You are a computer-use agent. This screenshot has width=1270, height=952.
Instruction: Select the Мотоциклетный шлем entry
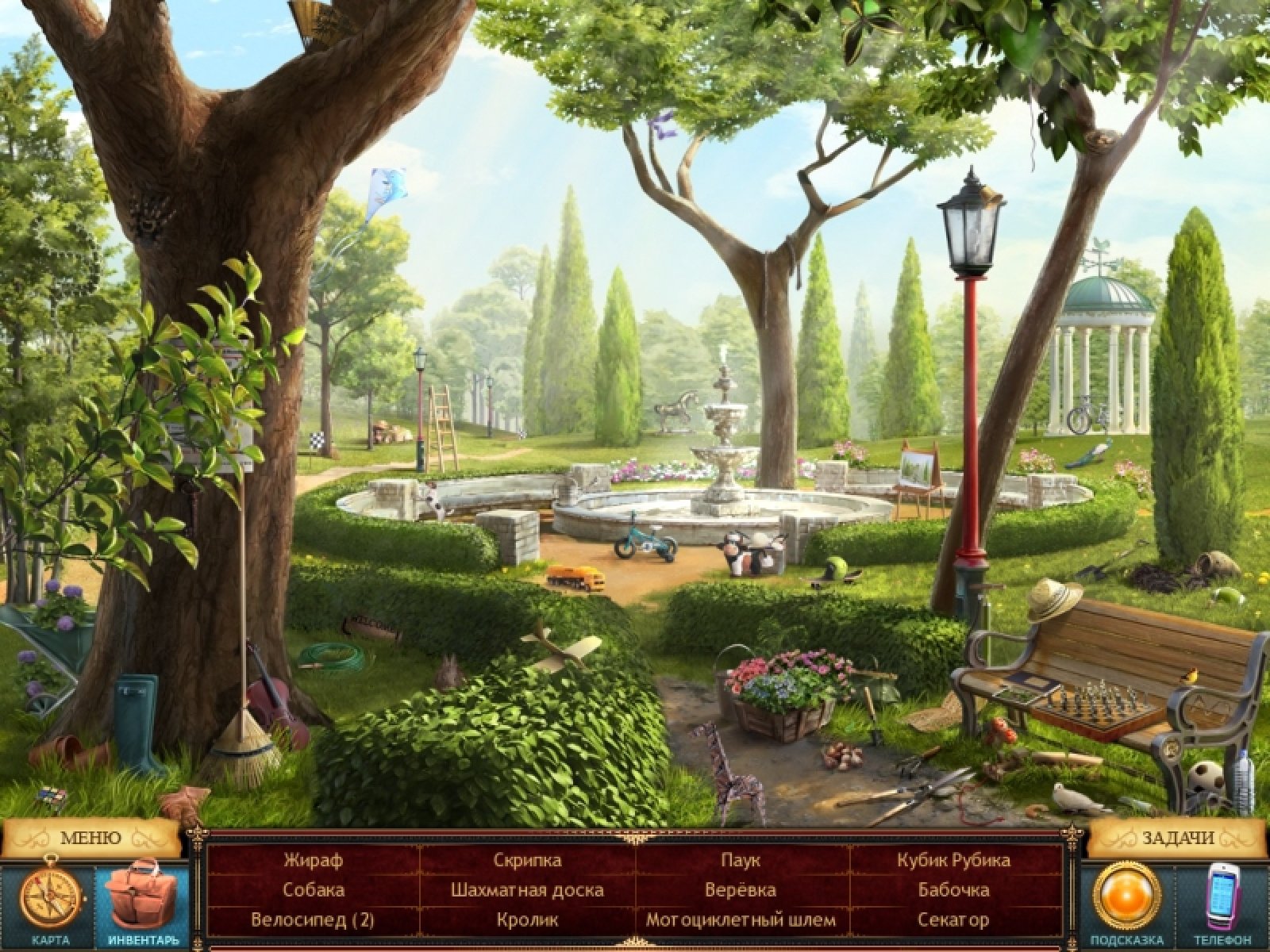click(x=741, y=920)
